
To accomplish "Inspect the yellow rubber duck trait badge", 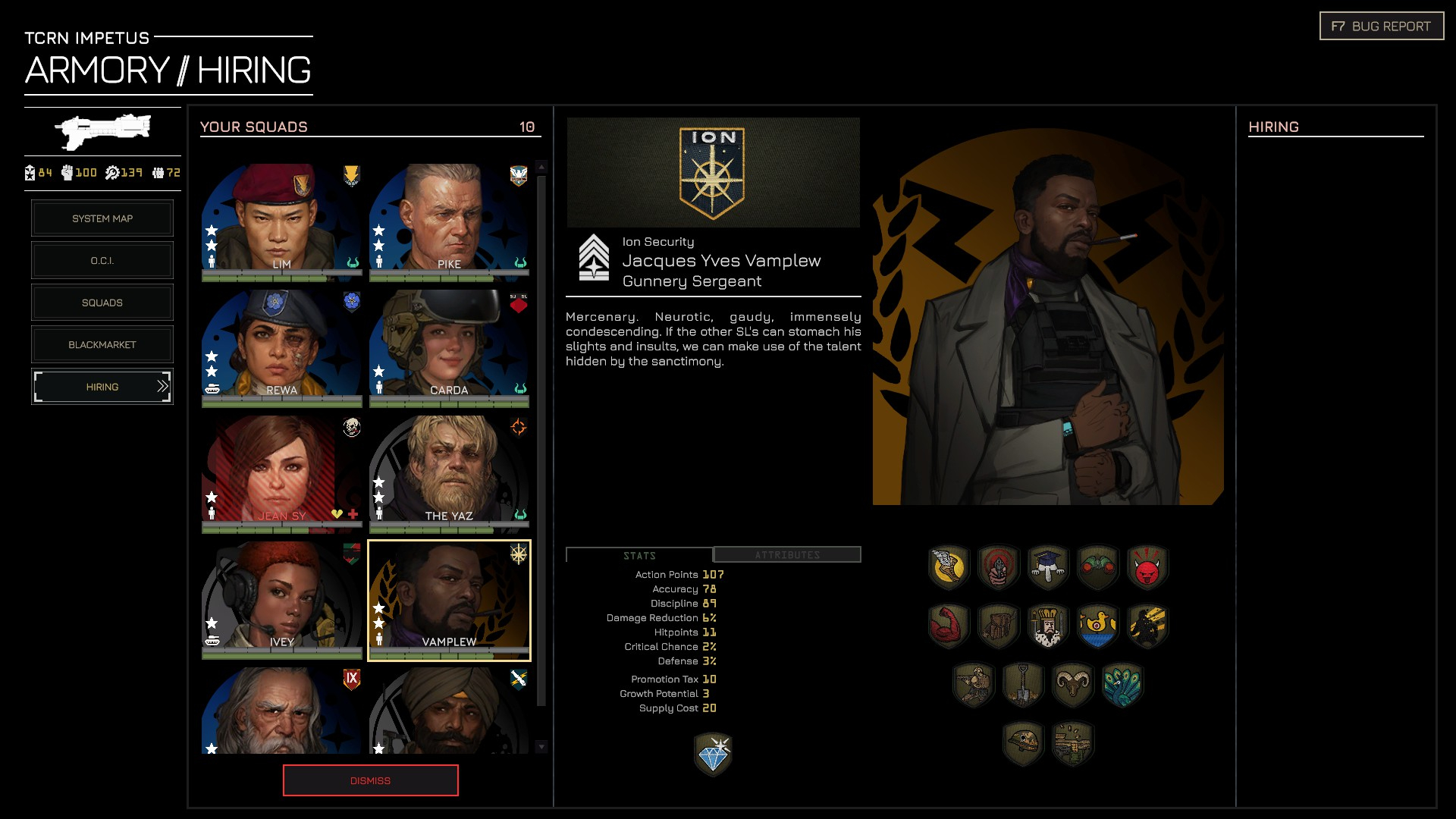I will (1097, 626).
